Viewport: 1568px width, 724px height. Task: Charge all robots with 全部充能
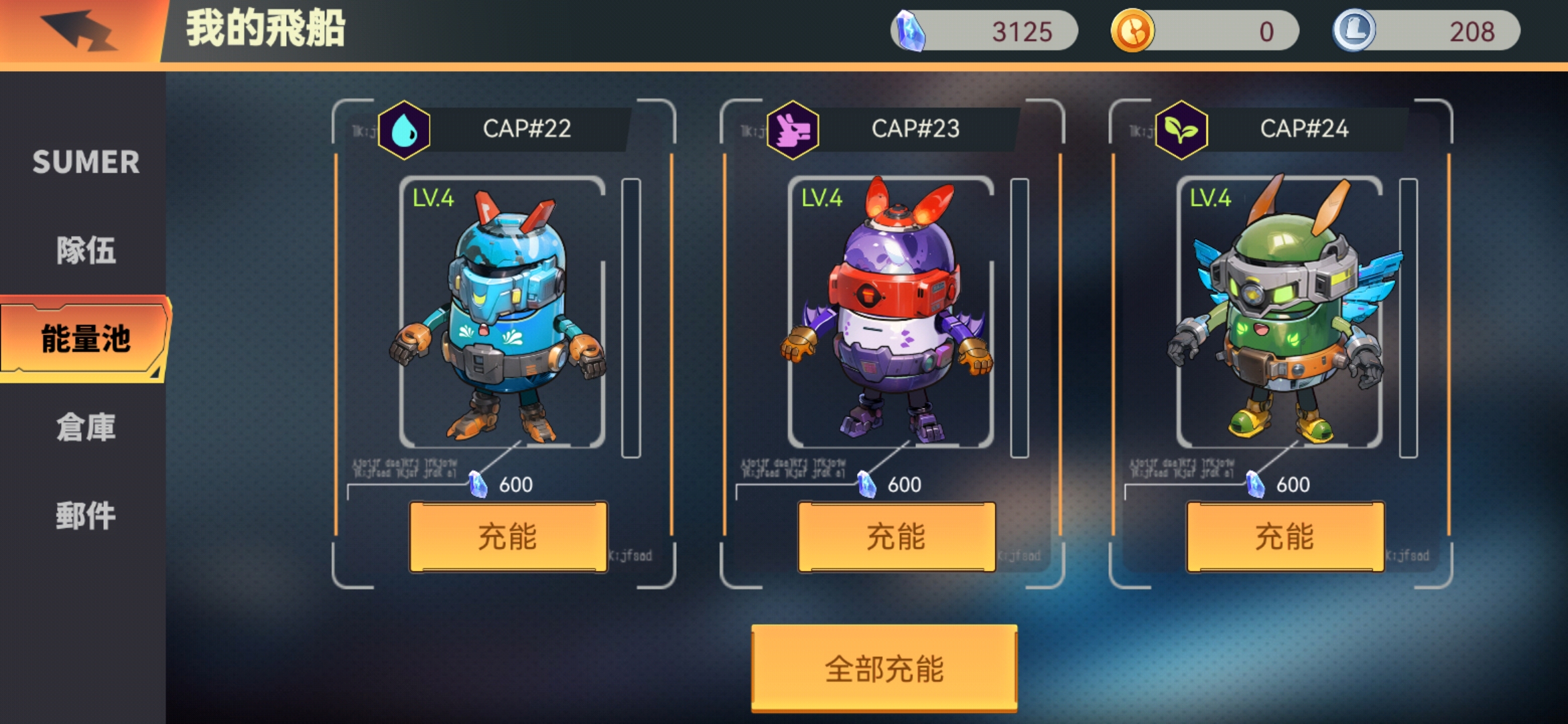tap(884, 668)
